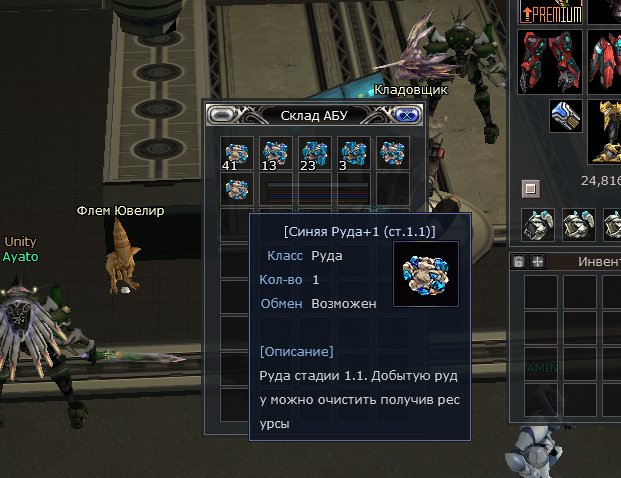Select the blue ore stack of 13

click(275, 154)
